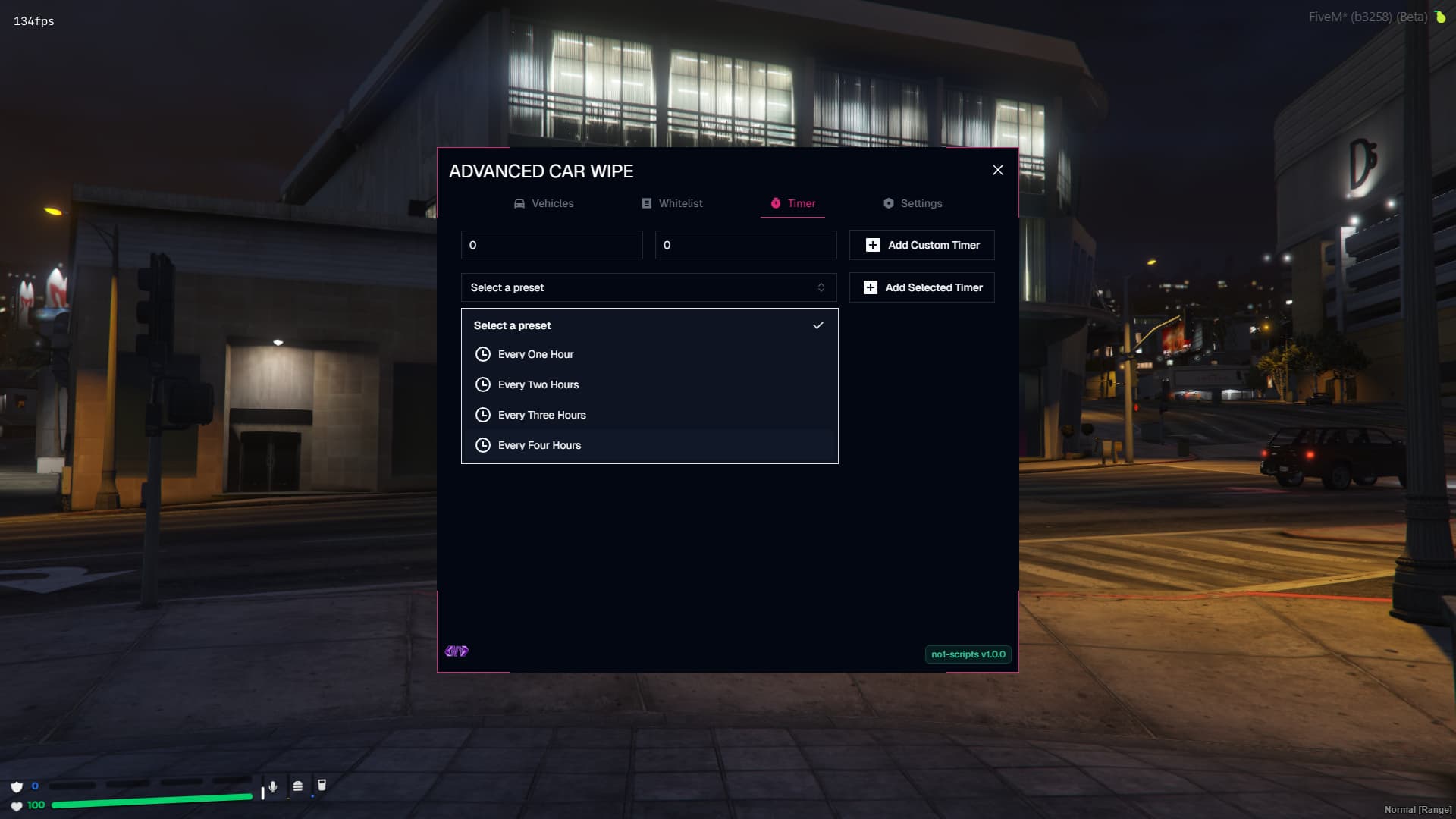The height and width of the screenshot is (819, 1456).
Task: Click the checkmark beside Select a preset
Action: [819, 325]
